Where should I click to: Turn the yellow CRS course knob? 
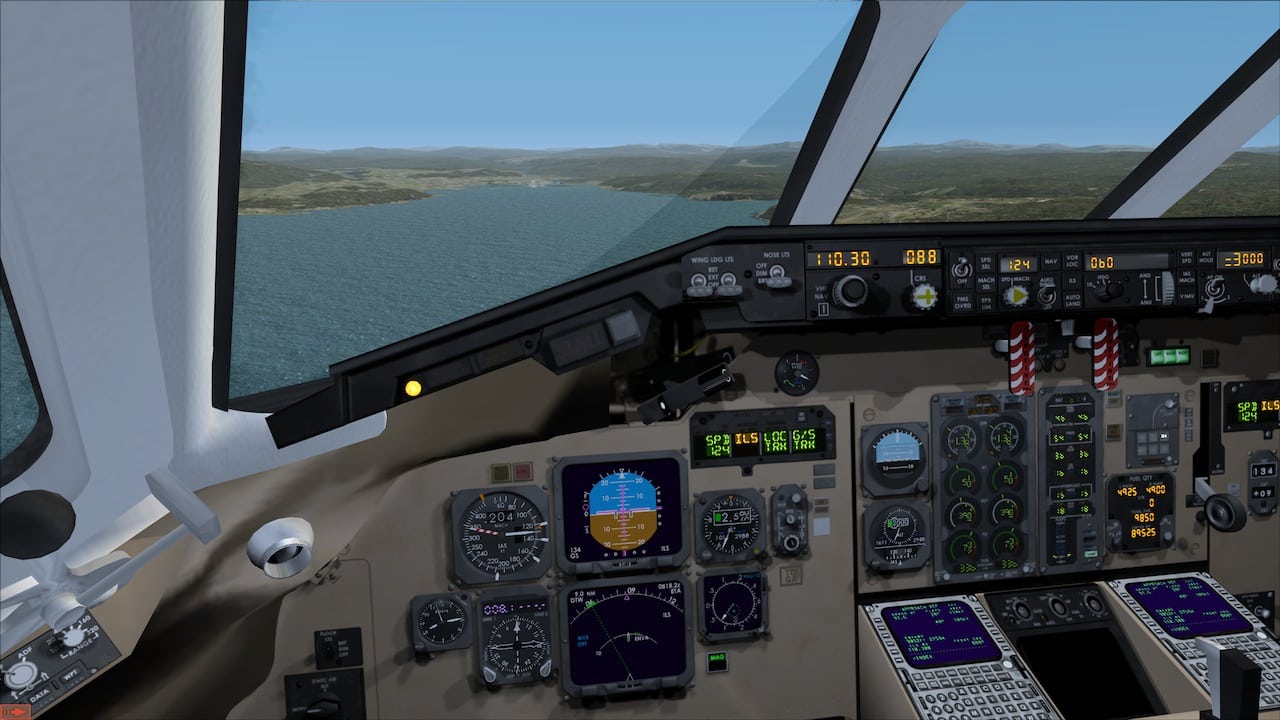(925, 296)
